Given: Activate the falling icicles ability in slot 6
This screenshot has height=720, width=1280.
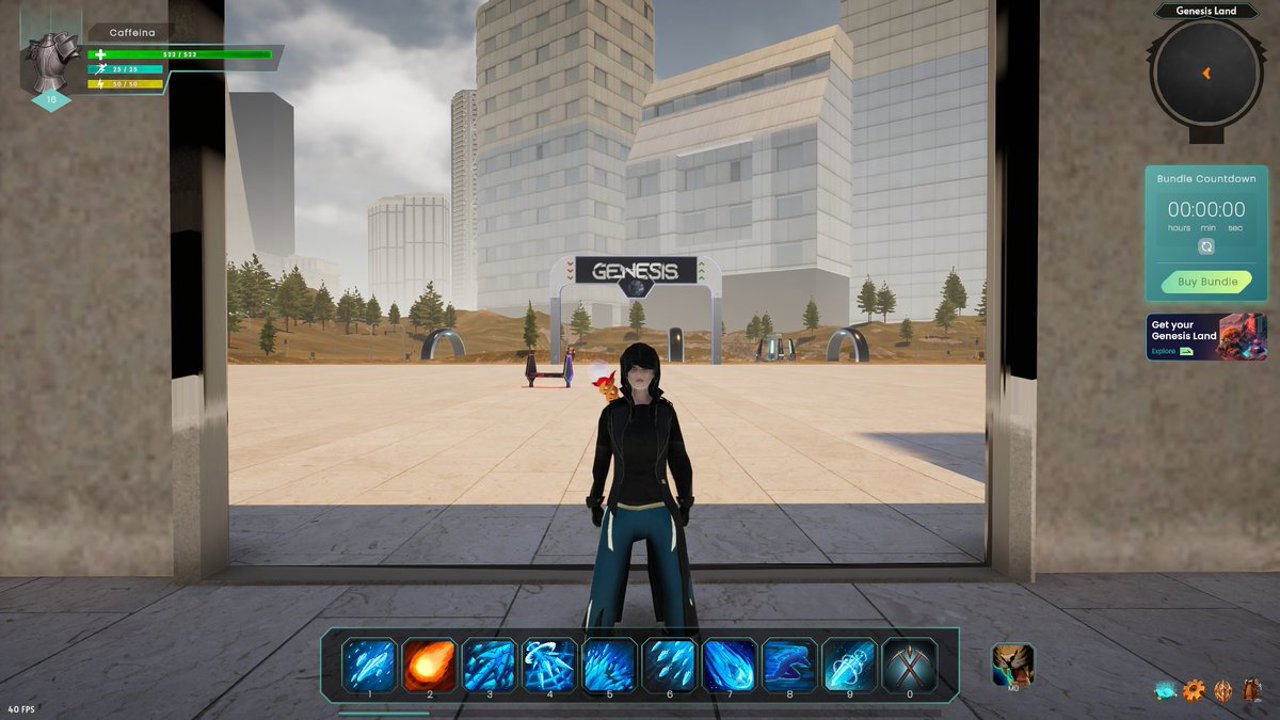Looking at the screenshot, I should [x=669, y=665].
